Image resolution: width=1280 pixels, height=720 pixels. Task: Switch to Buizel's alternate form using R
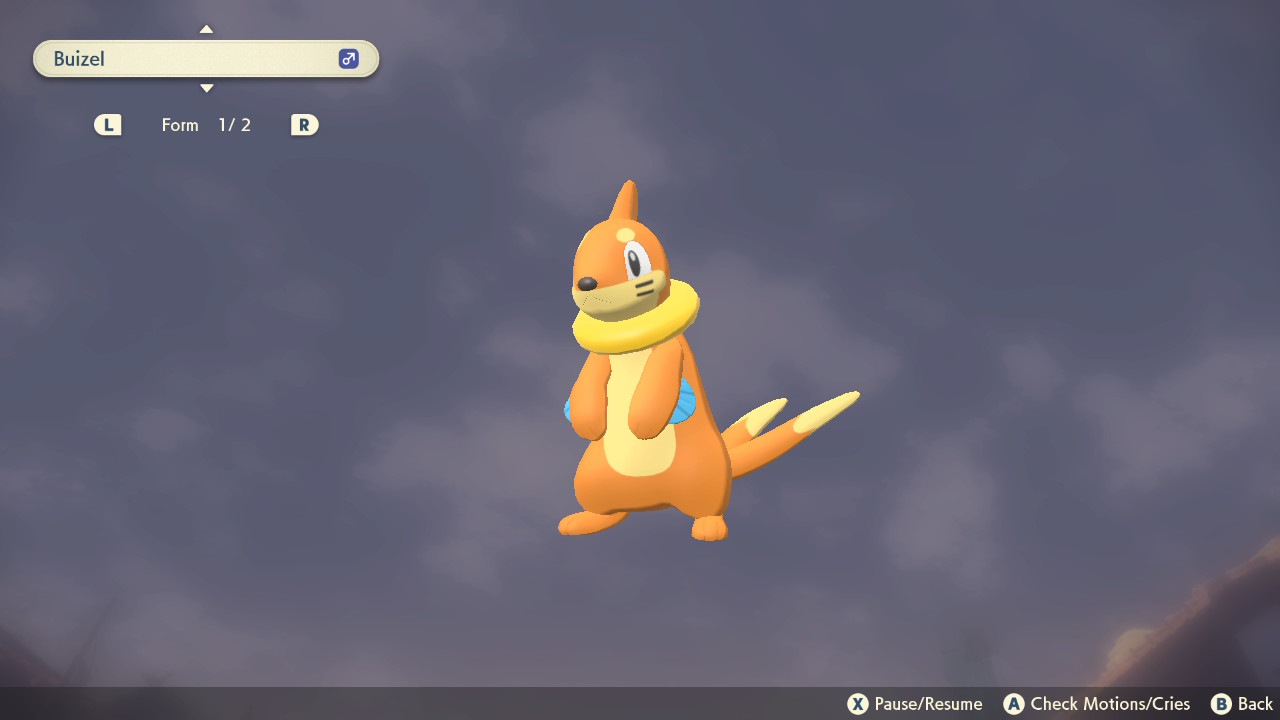(x=304, y=124)
